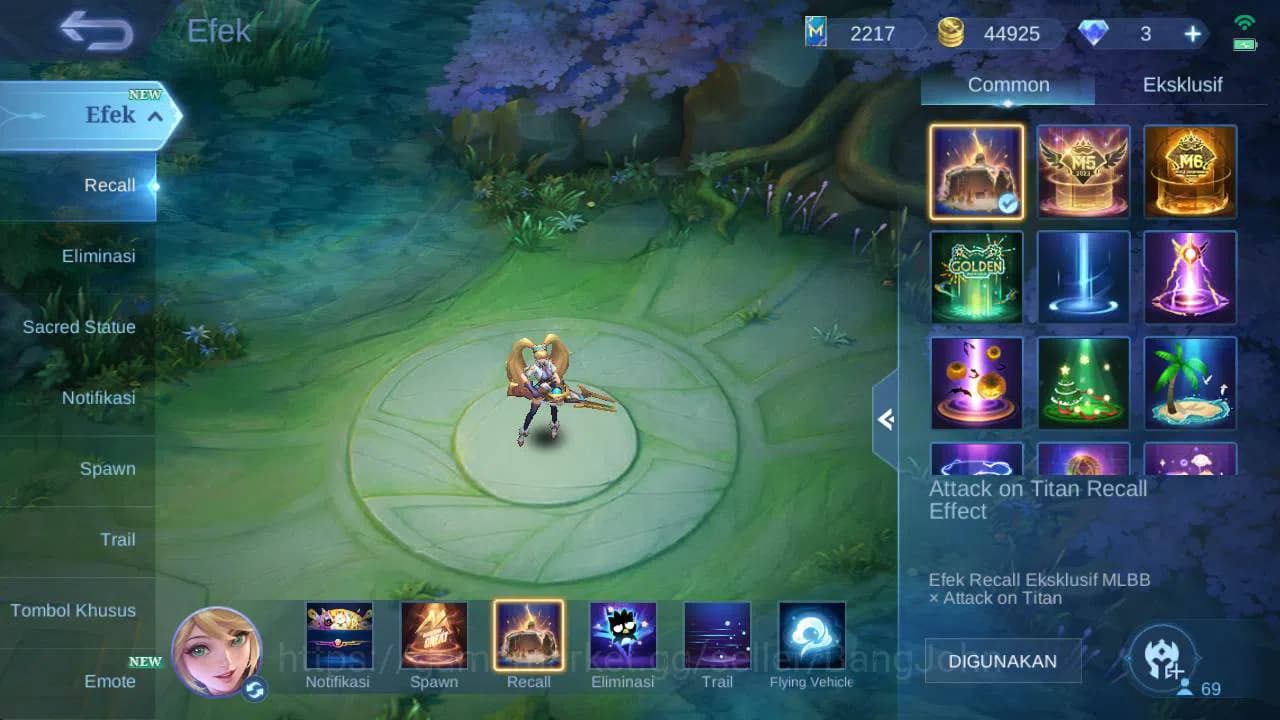Click the diamond icon in the top bar
This screenshot has width=1280, height=720.
1096,33
